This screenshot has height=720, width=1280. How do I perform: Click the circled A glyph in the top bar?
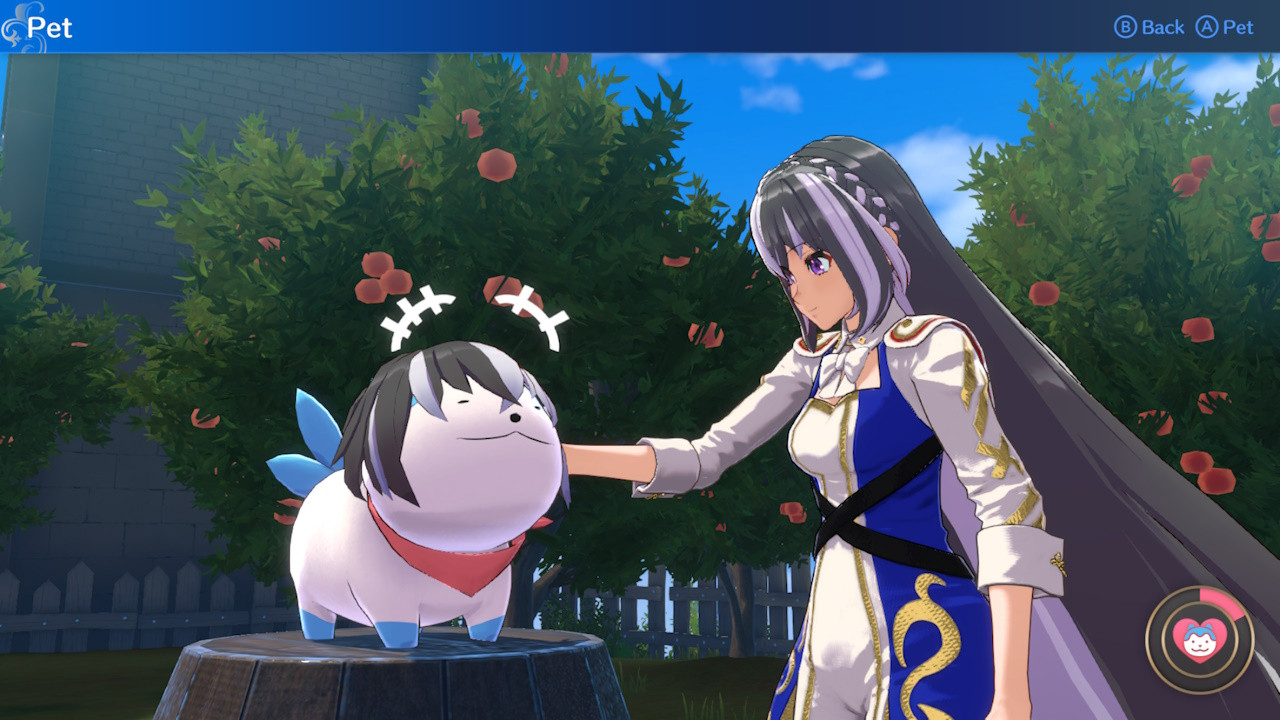click(x=1207, y=27)
